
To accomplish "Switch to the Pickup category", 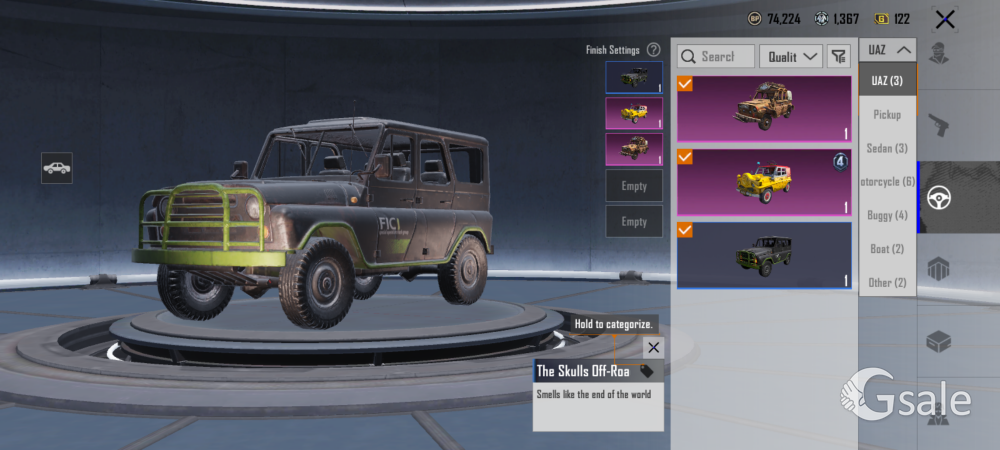I will pyautogui.click(x=887, y=114).
